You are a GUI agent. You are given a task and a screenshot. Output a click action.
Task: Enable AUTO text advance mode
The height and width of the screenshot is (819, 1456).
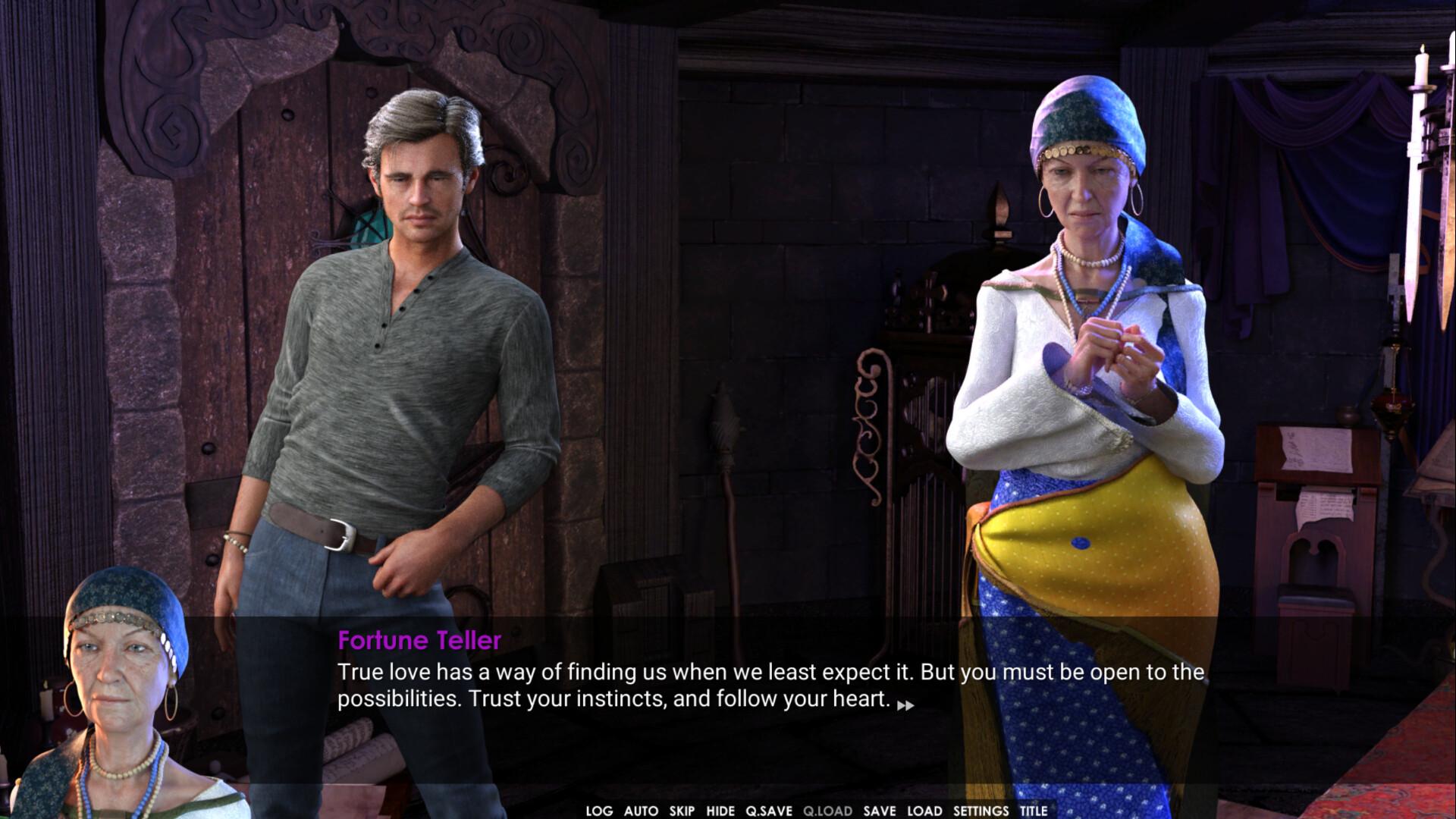(639, 811)
